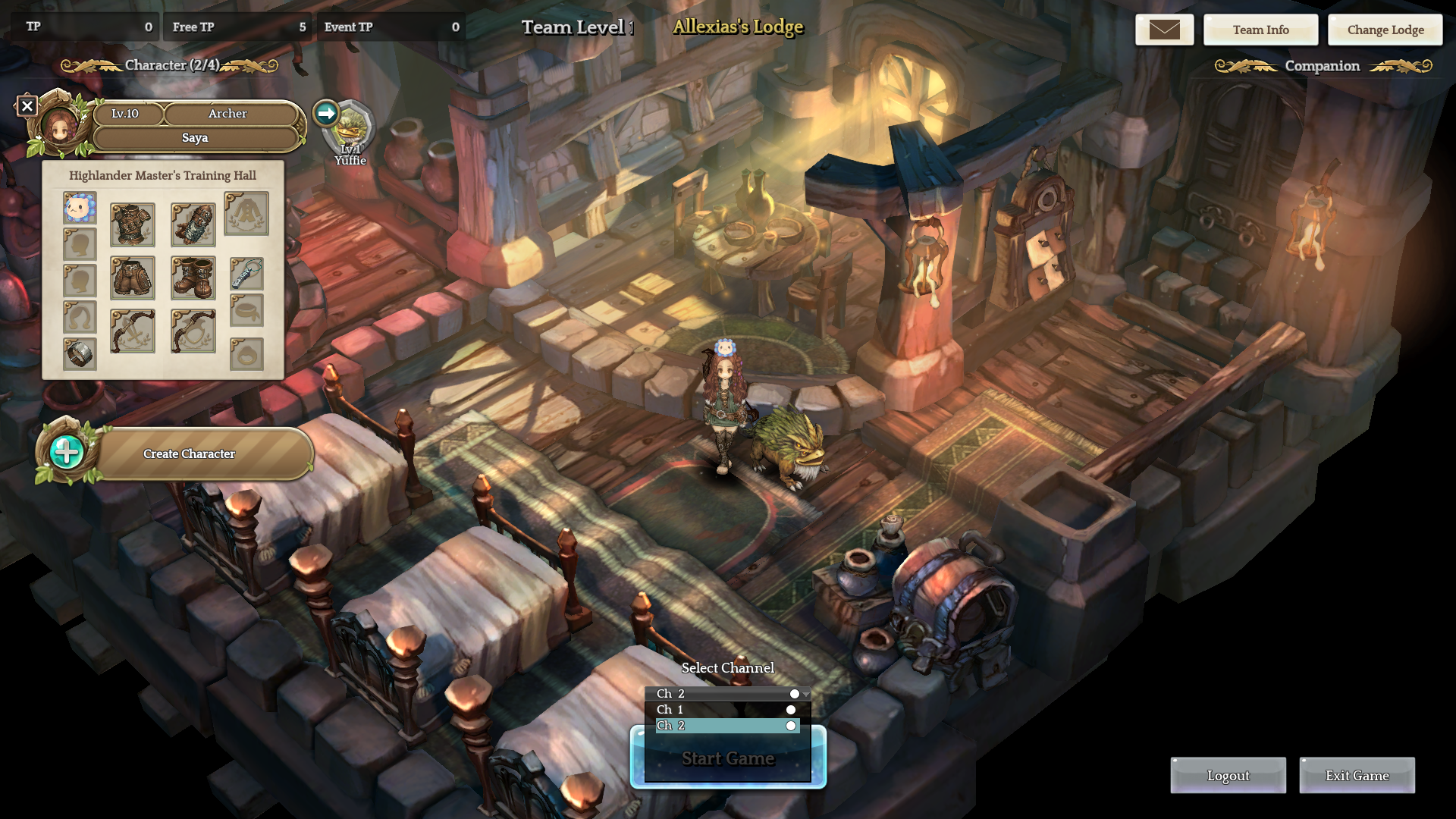The image size is (1456, 819).
Task: Open the mailbox envelope
Action: pyautogui.click(x=1164, y=30)
